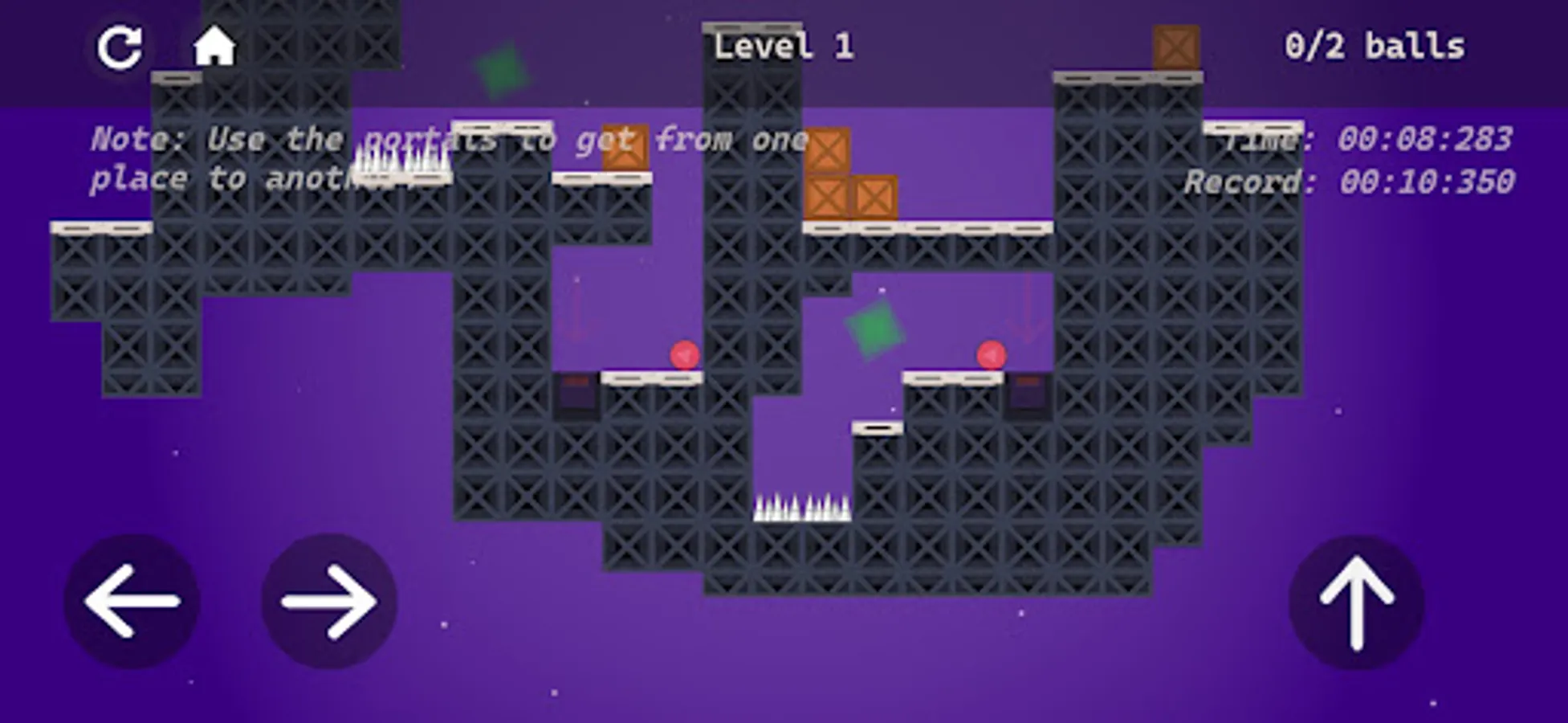Click the upward spikes on the left platform

tap(401, 161)
